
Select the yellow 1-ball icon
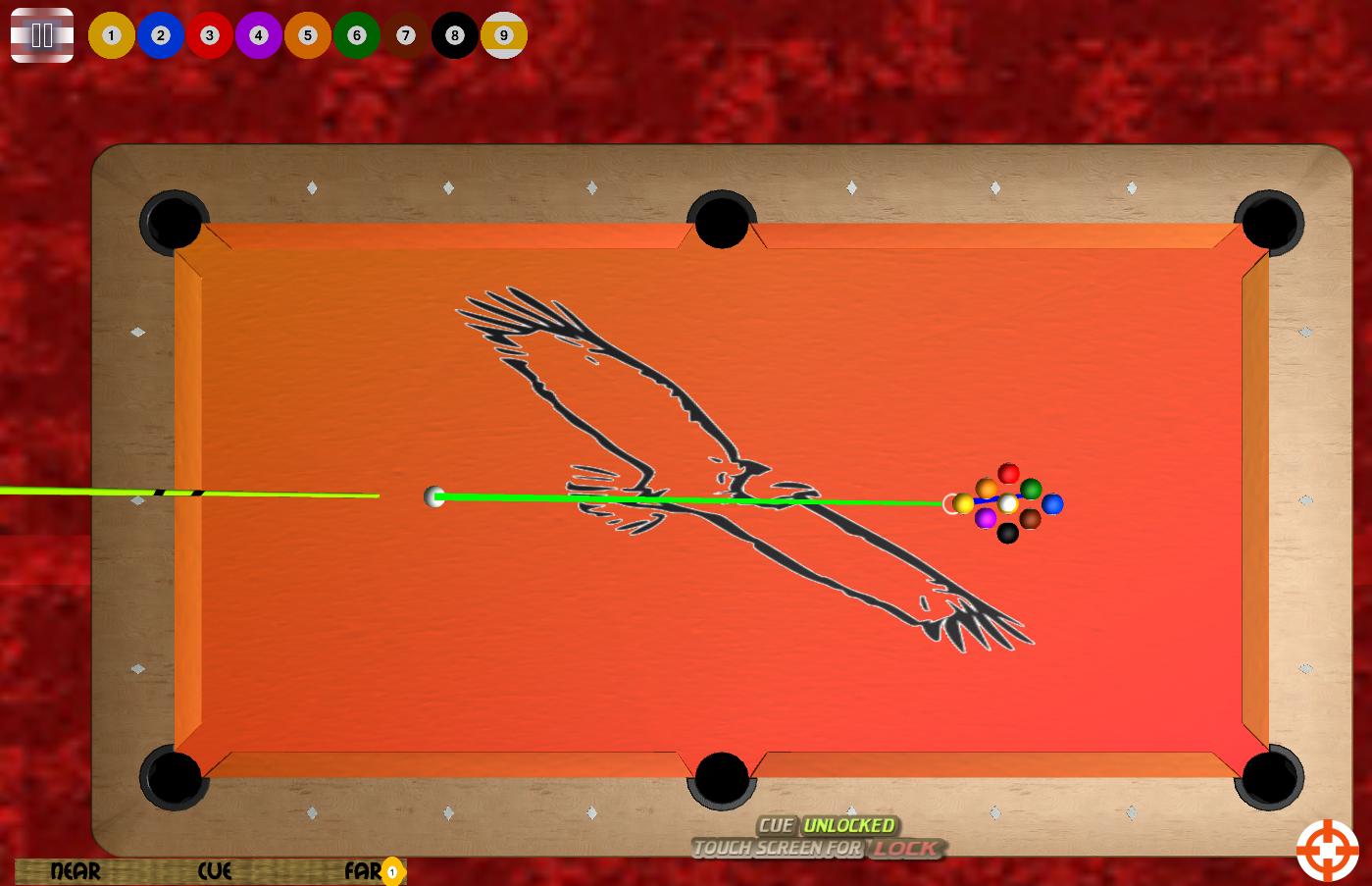[x=111, y=35]
